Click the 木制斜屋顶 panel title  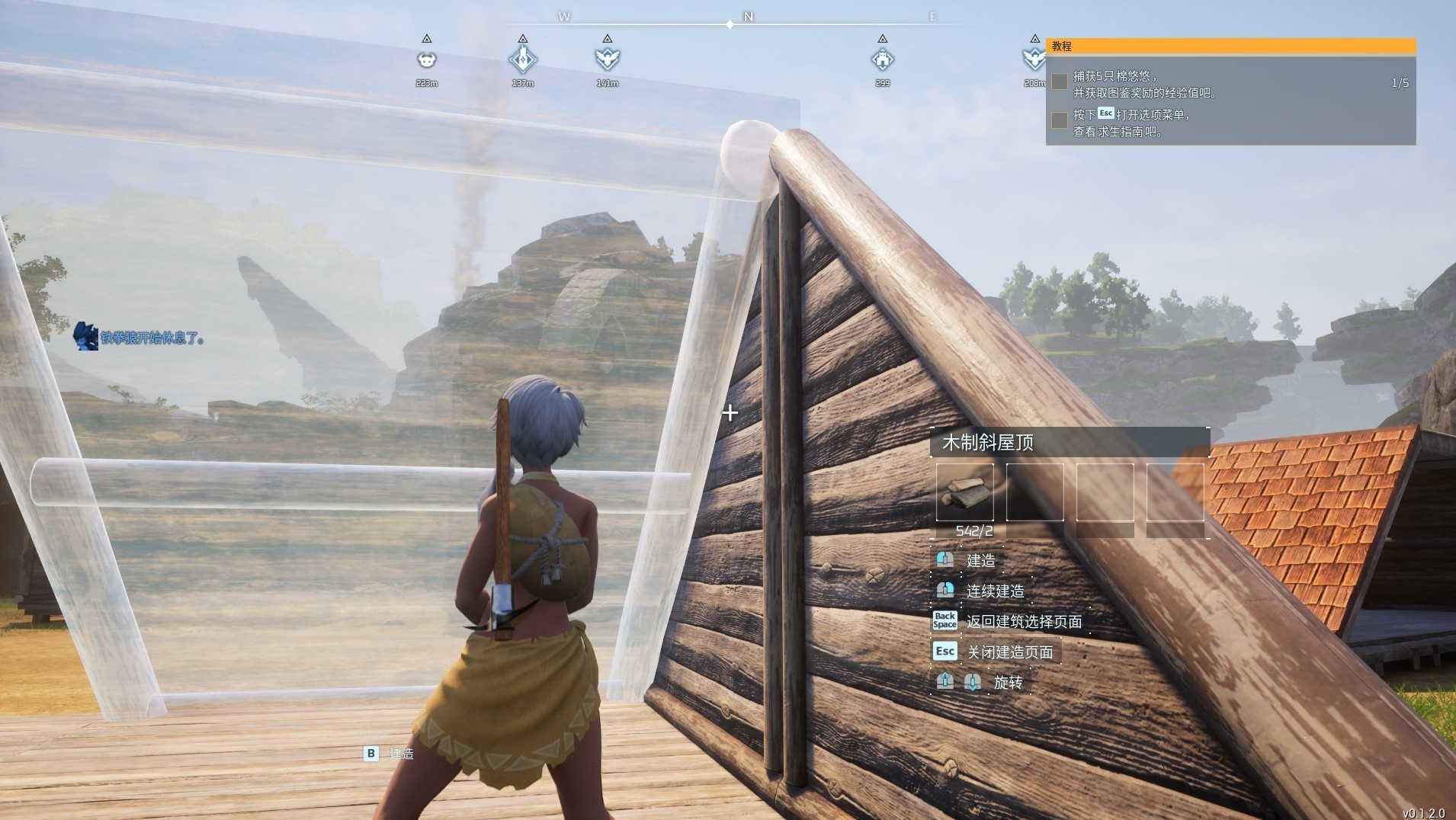click(989, 443)
